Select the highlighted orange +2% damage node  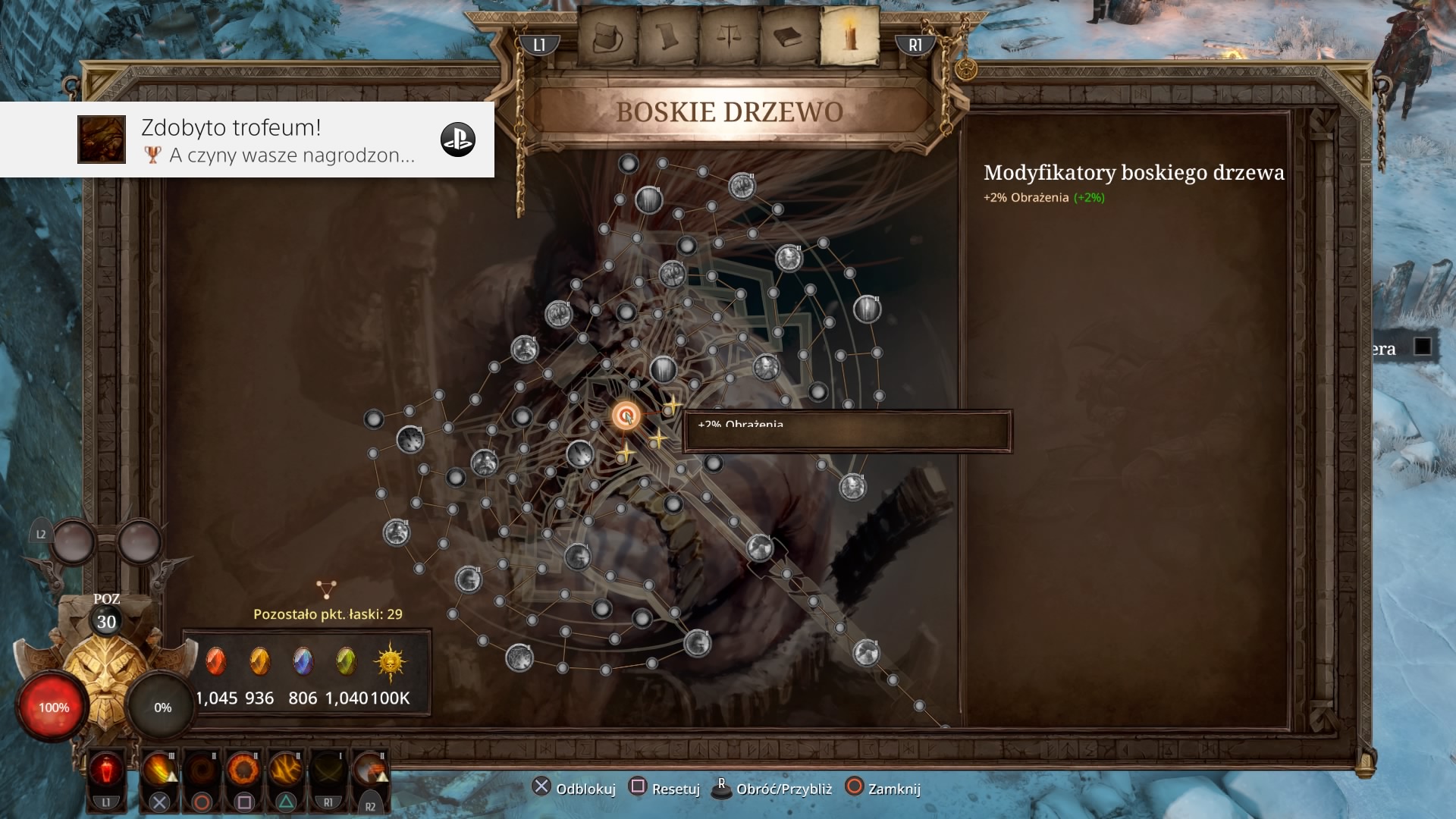[626, 416]
